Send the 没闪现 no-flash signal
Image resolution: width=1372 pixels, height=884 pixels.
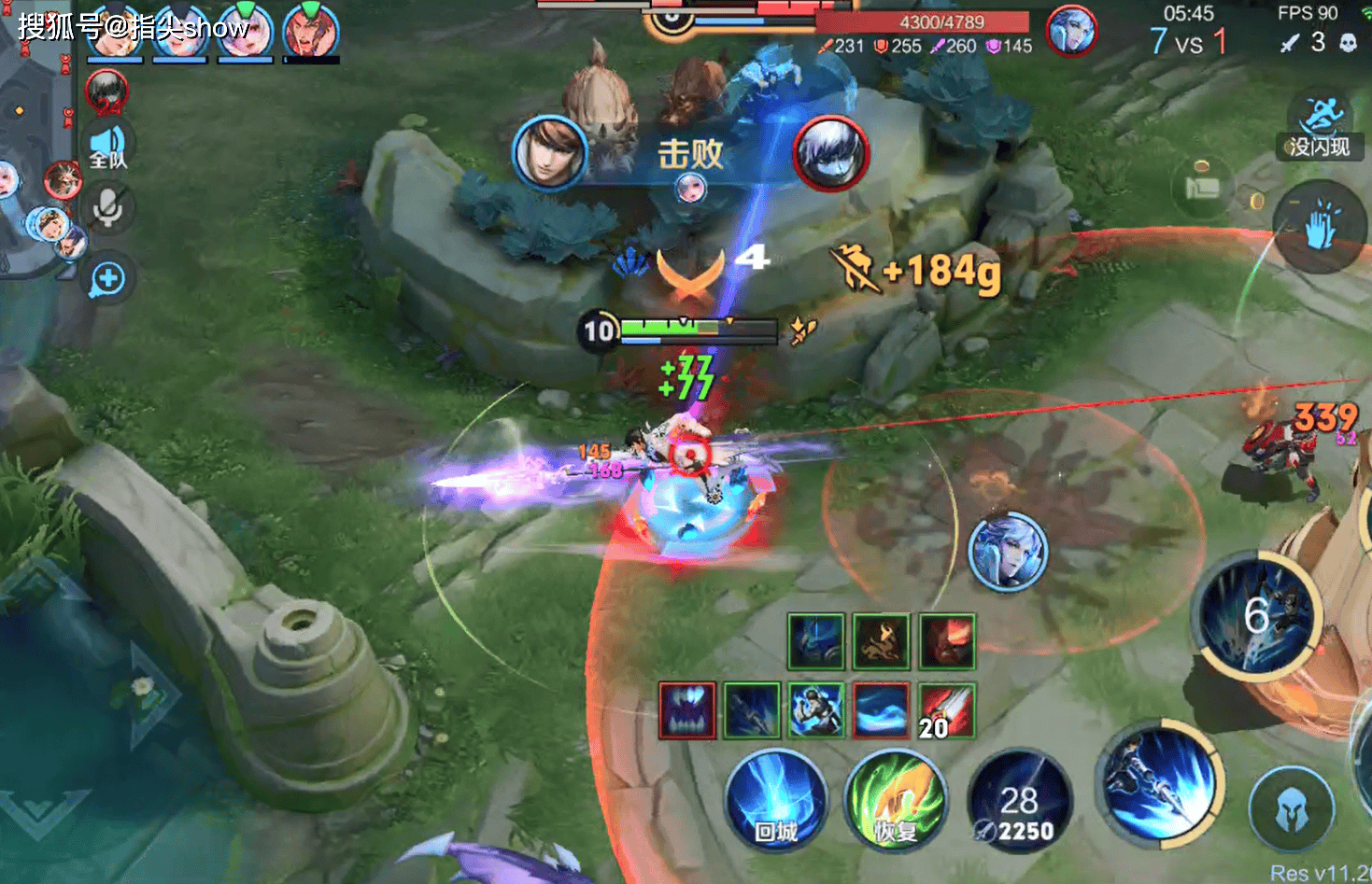[1321, 127]
